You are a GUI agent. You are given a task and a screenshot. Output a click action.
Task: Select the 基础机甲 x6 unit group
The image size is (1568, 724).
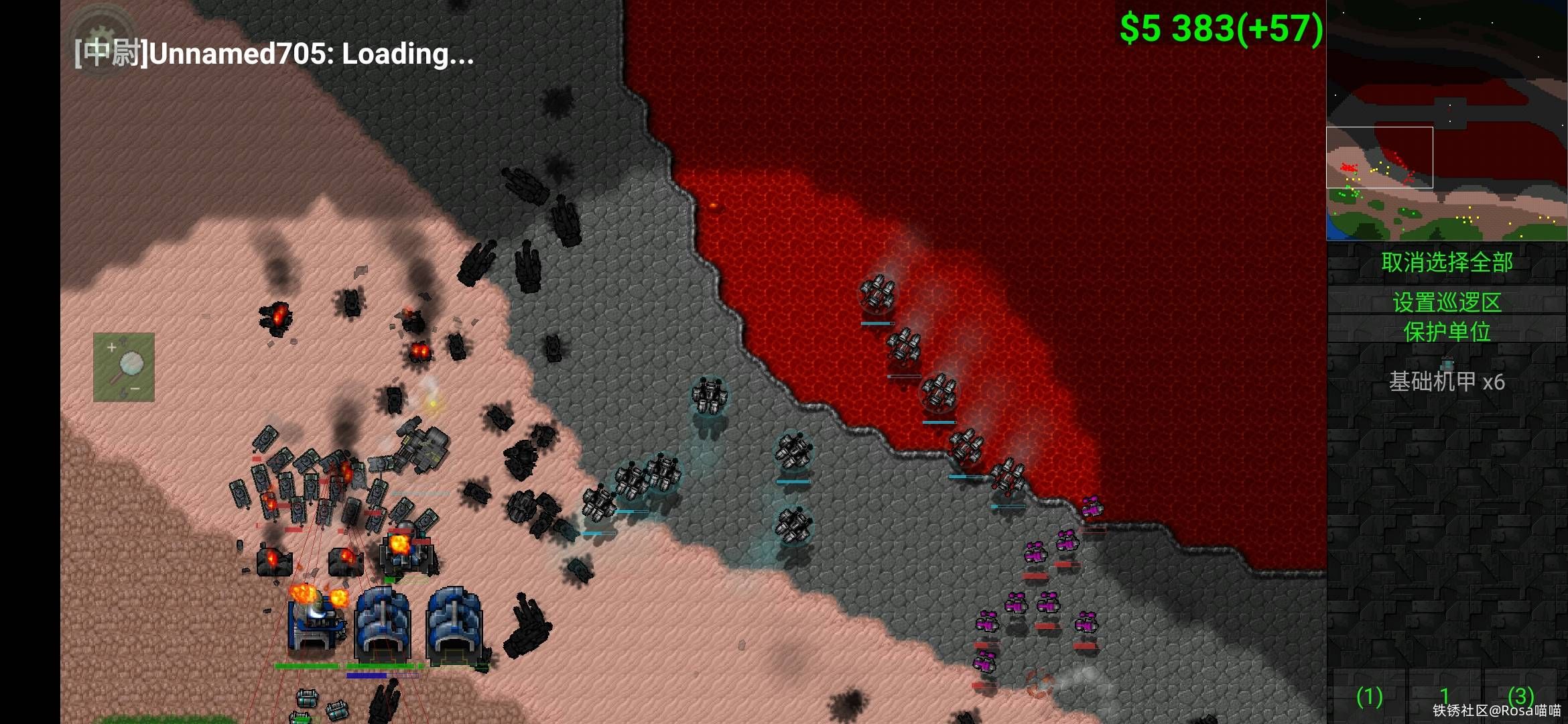(x=1447, y=381)
